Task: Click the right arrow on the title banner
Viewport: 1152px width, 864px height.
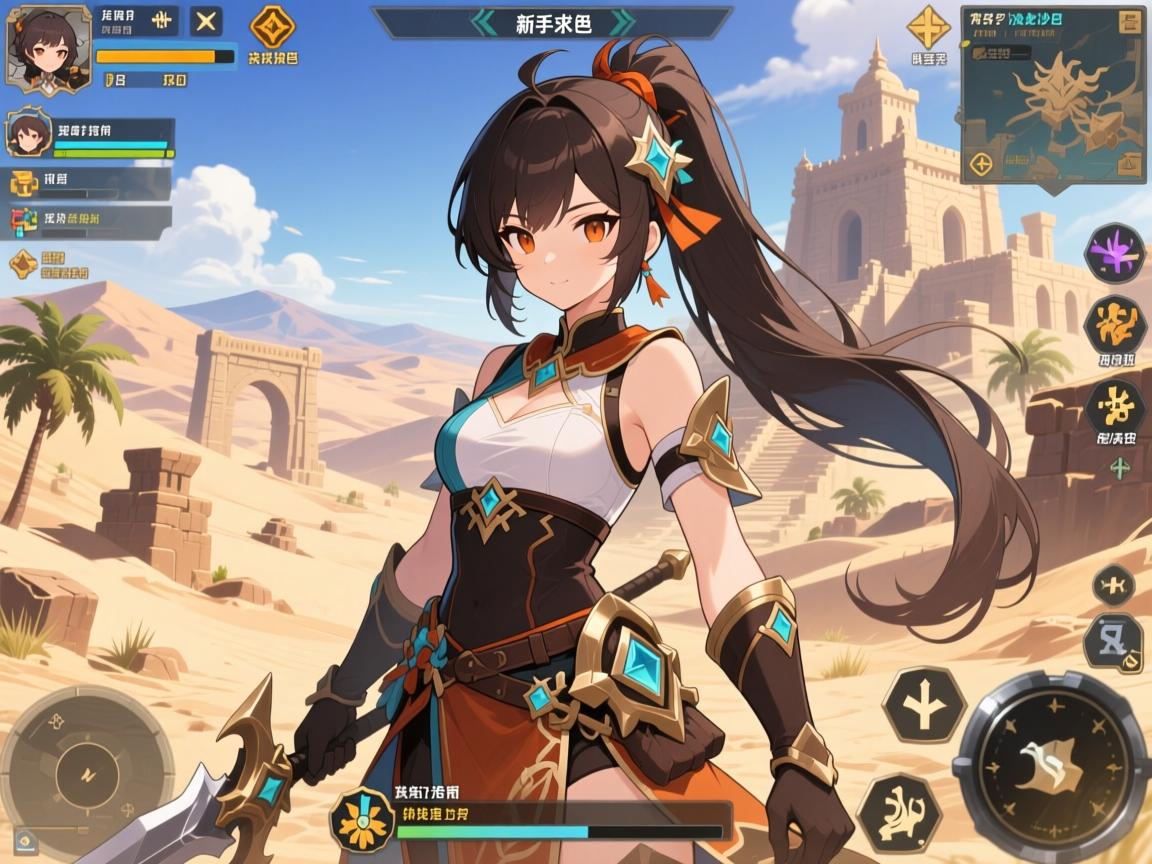Action: pos(620,23)
